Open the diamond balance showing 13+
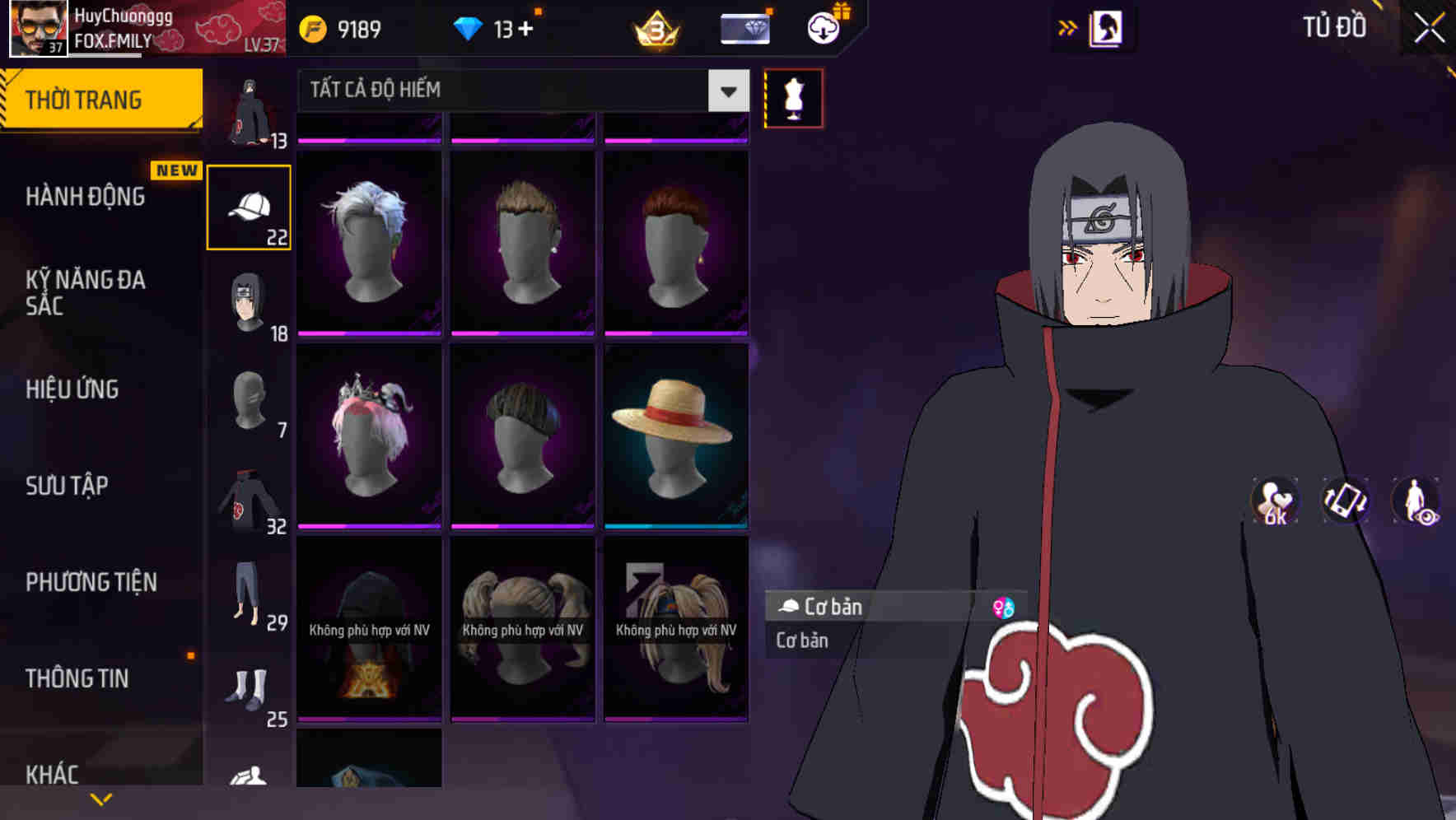 (x=492, y=27)
